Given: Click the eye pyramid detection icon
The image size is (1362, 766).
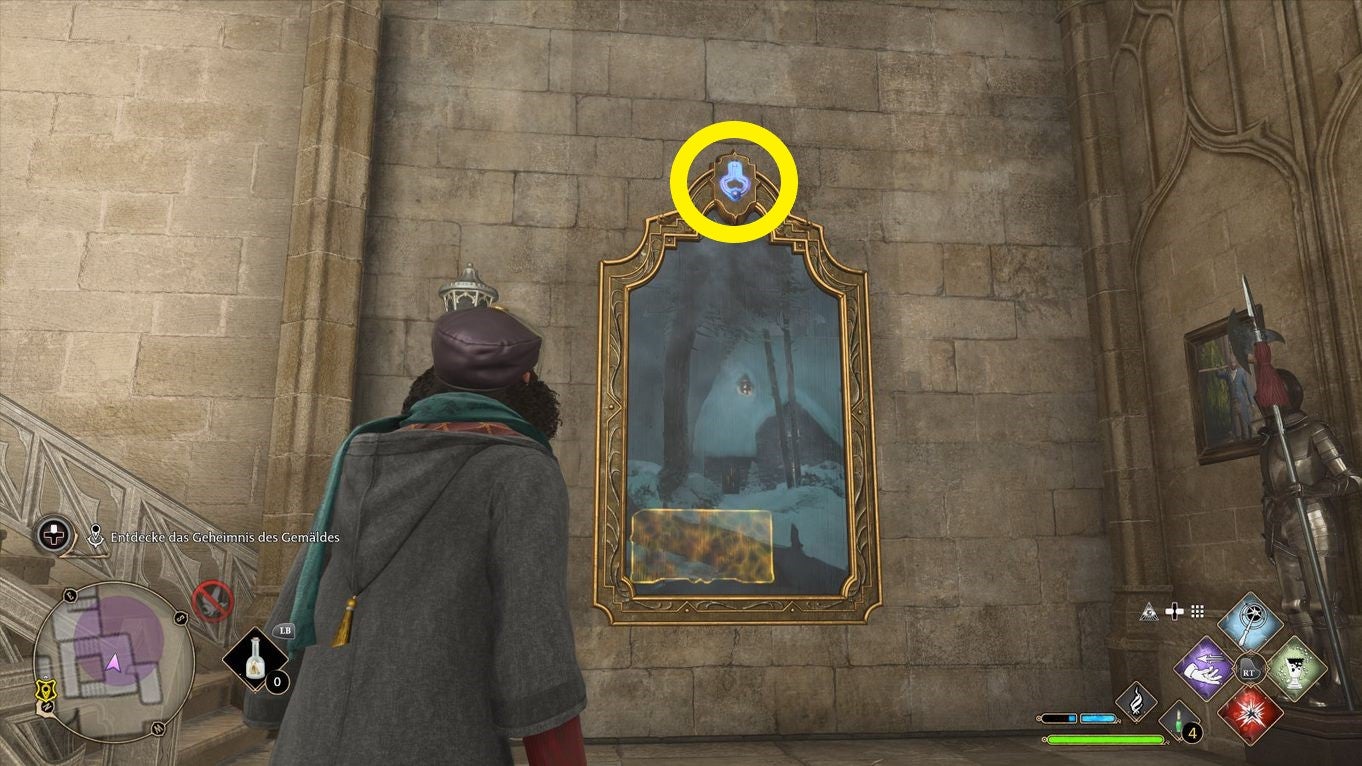Looking at the screenshot, I should 1150,612.
